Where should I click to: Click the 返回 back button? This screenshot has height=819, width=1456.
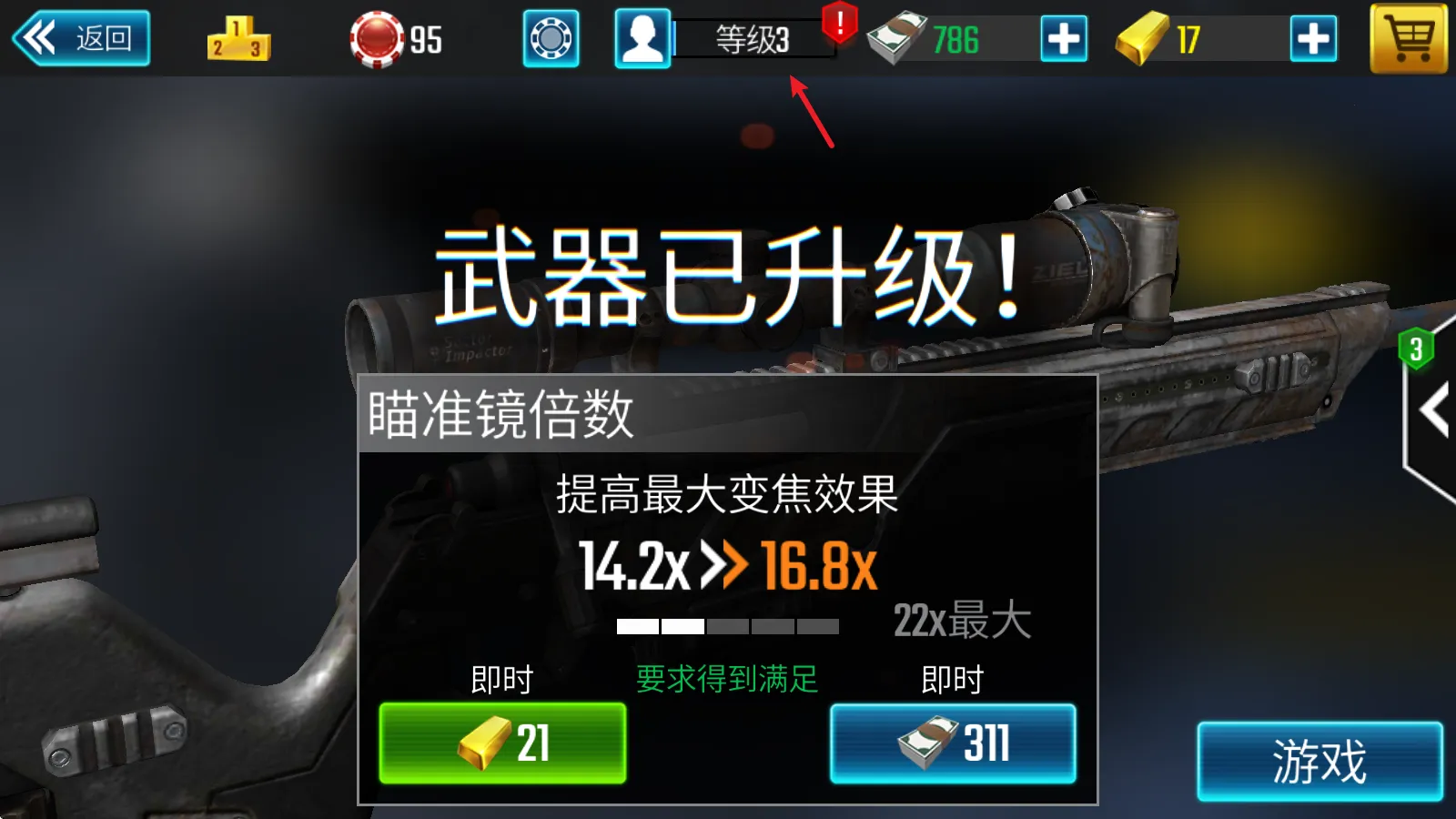[82, 37]
